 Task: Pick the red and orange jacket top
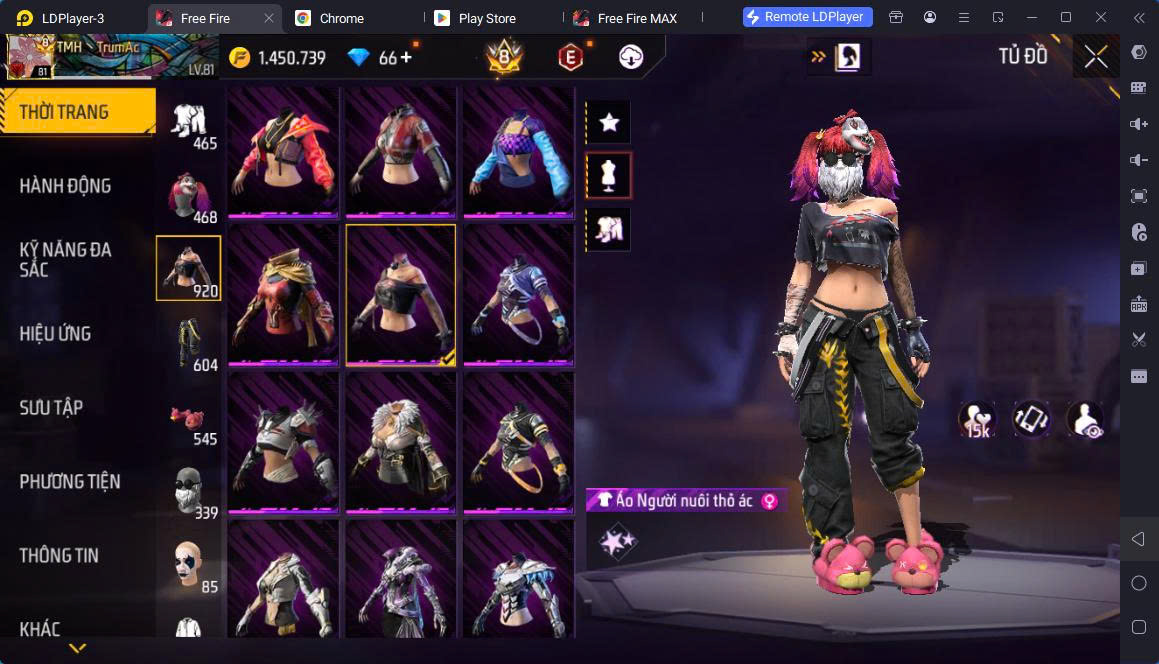pyautogui.click(x=283, y=151)
